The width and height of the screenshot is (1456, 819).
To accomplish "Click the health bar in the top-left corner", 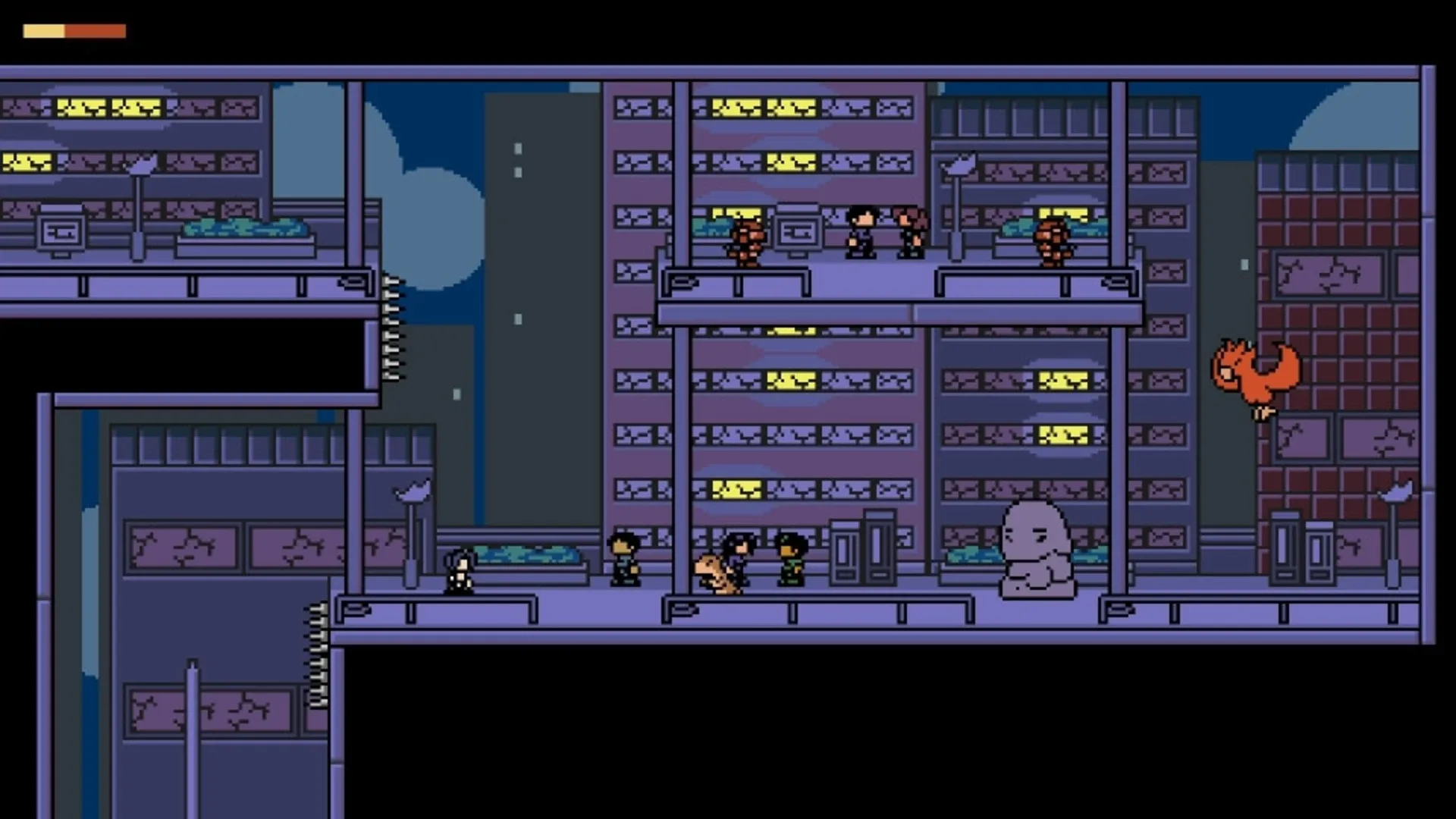I will point(74,30).
